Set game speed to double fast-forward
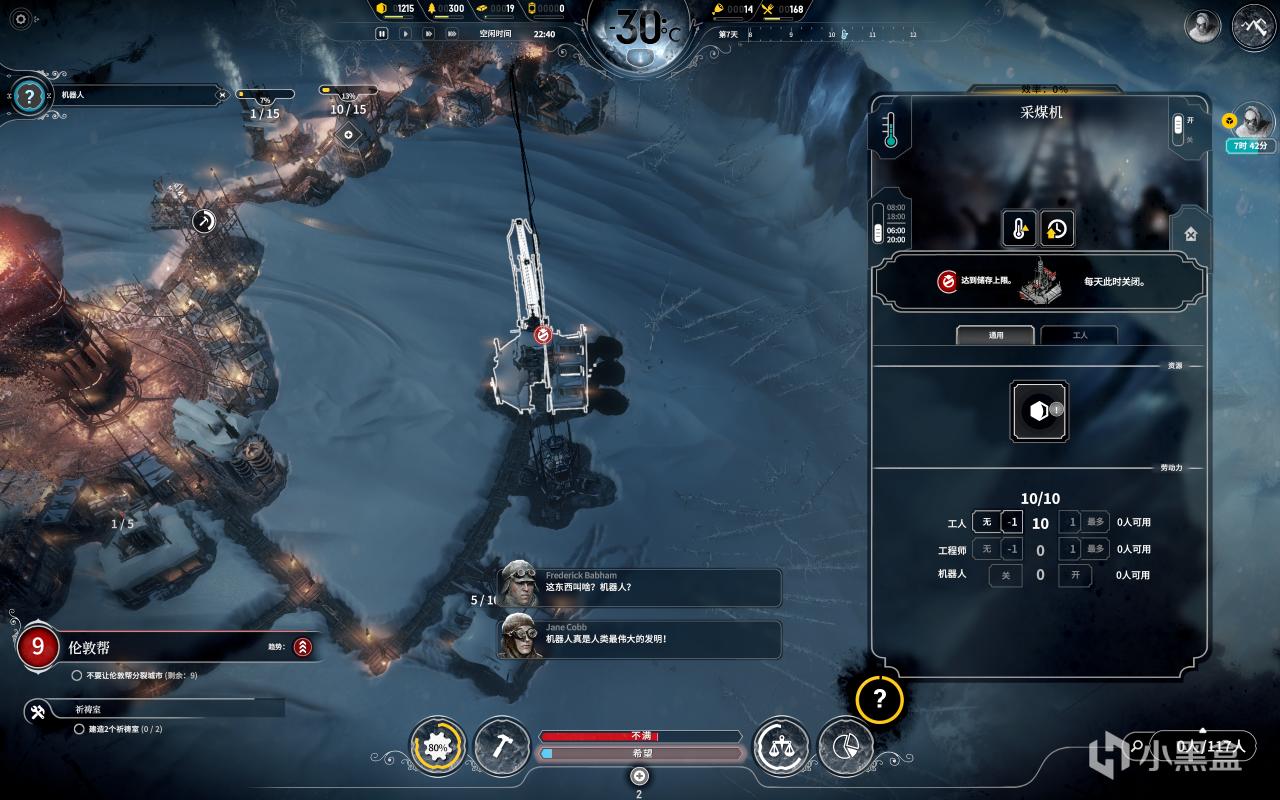This screenshot has width=1280, height=800. tap(428, 33)
